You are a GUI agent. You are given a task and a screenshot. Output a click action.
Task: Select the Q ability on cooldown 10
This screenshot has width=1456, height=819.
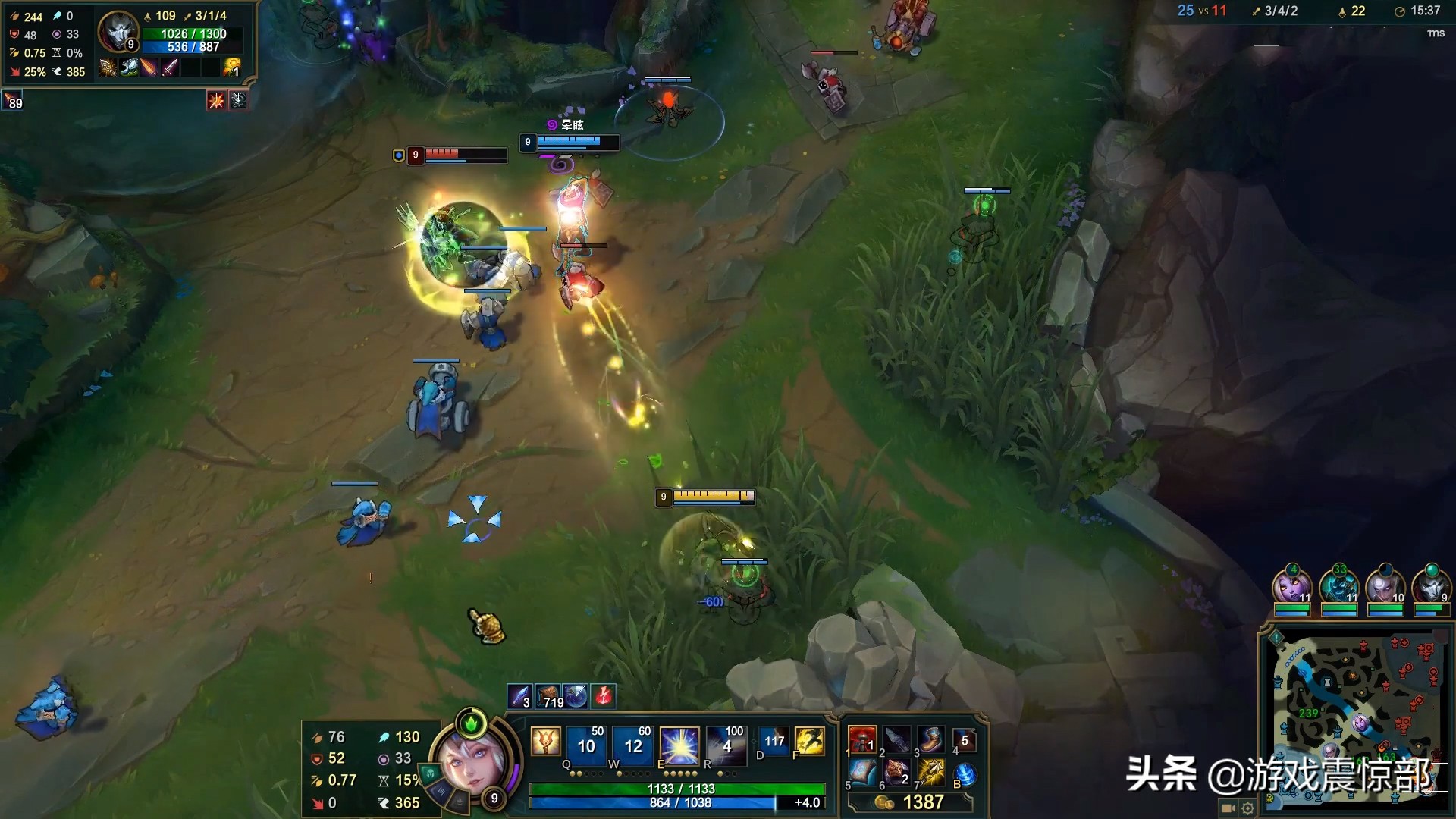[x=586, y=745]
